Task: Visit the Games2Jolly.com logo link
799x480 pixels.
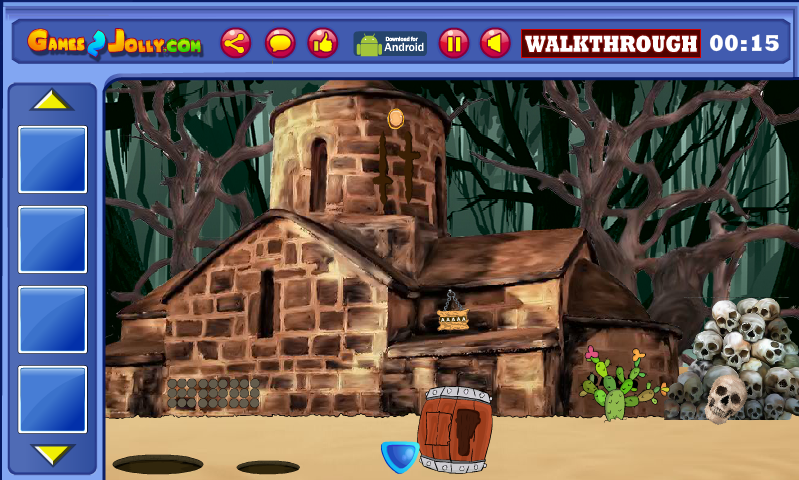Action: 114,43
